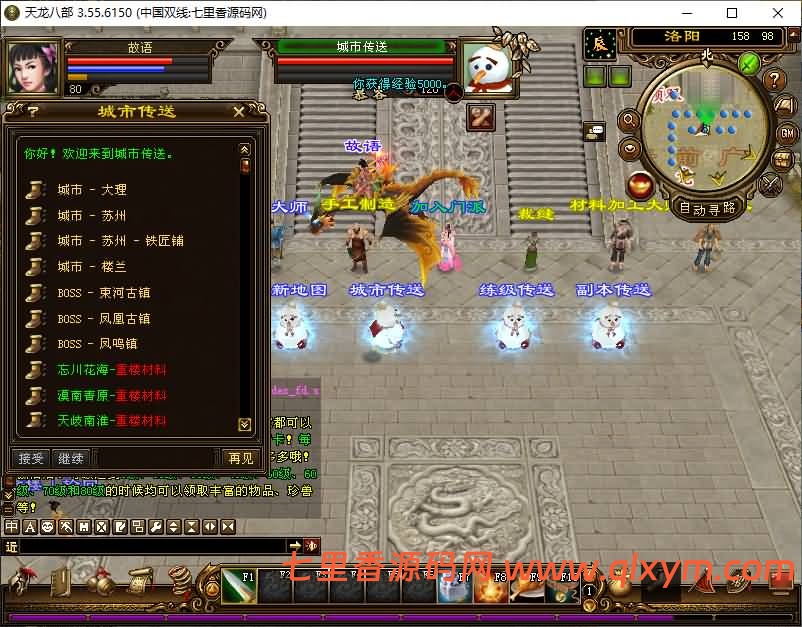Click the crossed swords icon near minimap
This screenshot has width=802, height=627.
pyautogui.click(x=771, y=184)
